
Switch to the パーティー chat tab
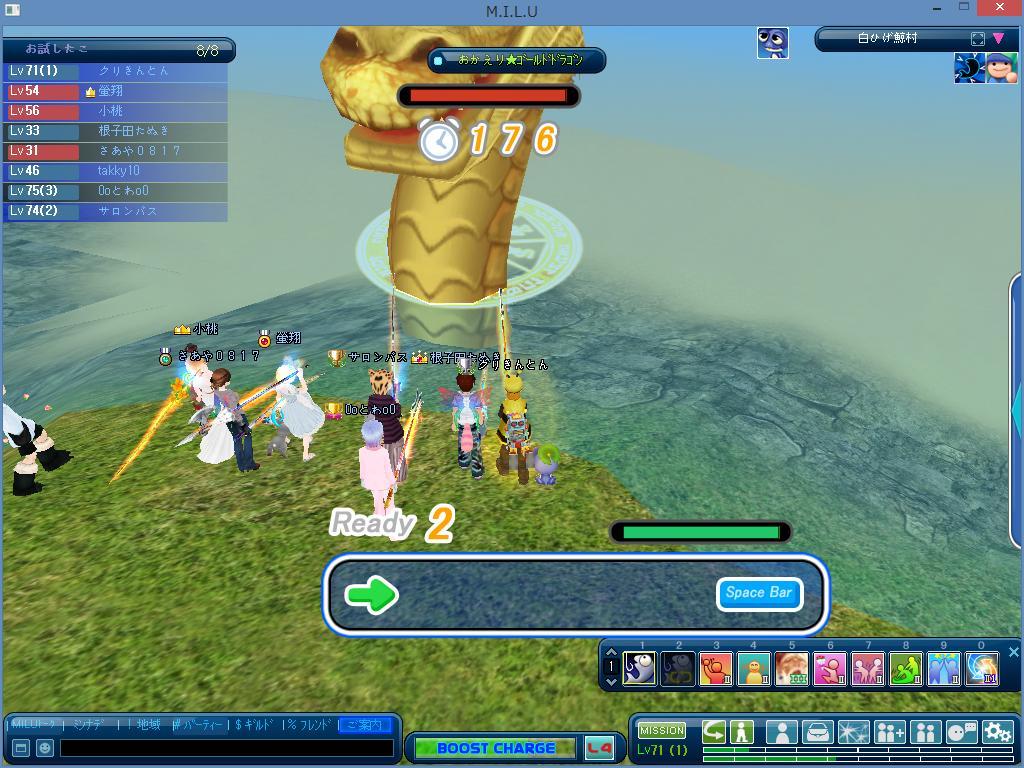199,724
